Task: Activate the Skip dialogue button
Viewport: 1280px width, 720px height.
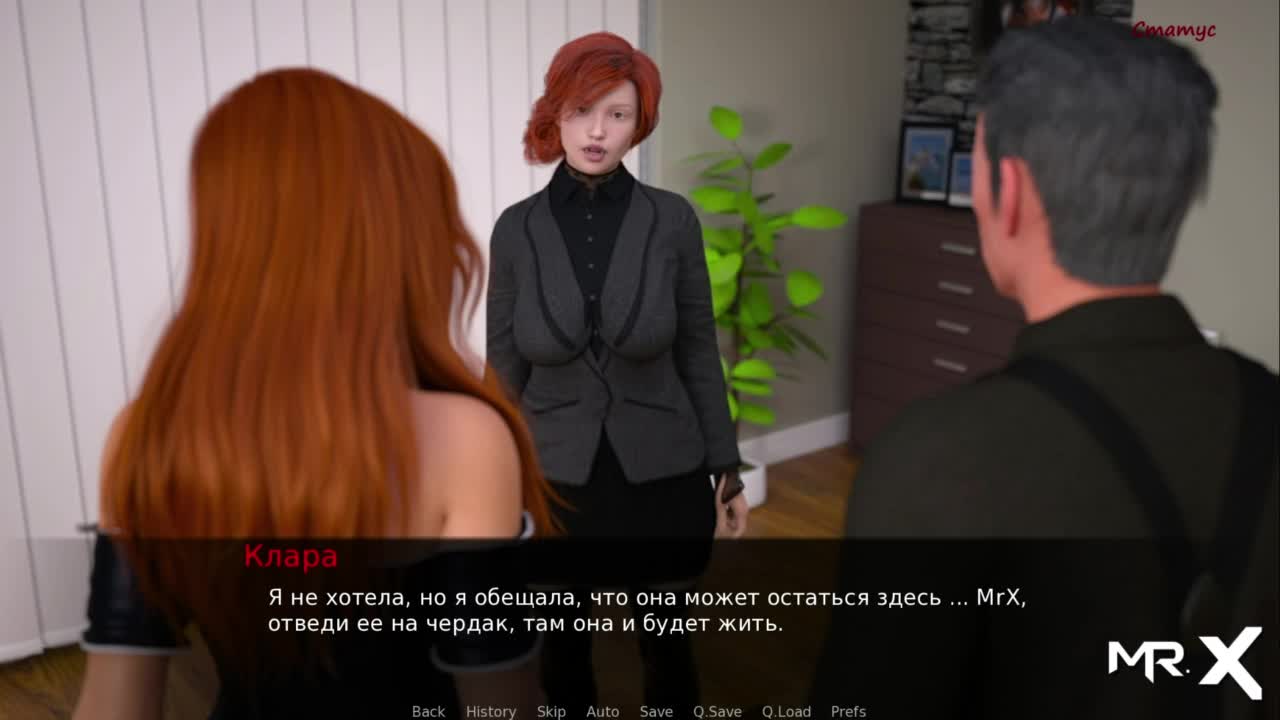Action: click(x=551, y=711)
